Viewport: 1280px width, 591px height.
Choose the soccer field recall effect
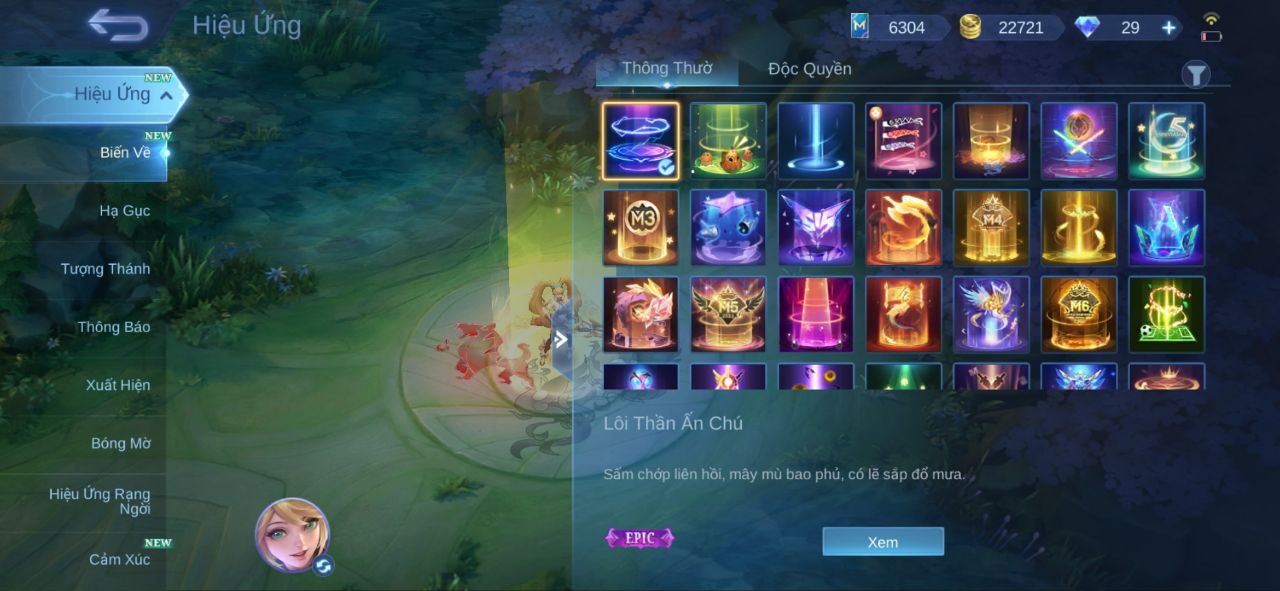pyautogui.click(x=1166, y=315)
